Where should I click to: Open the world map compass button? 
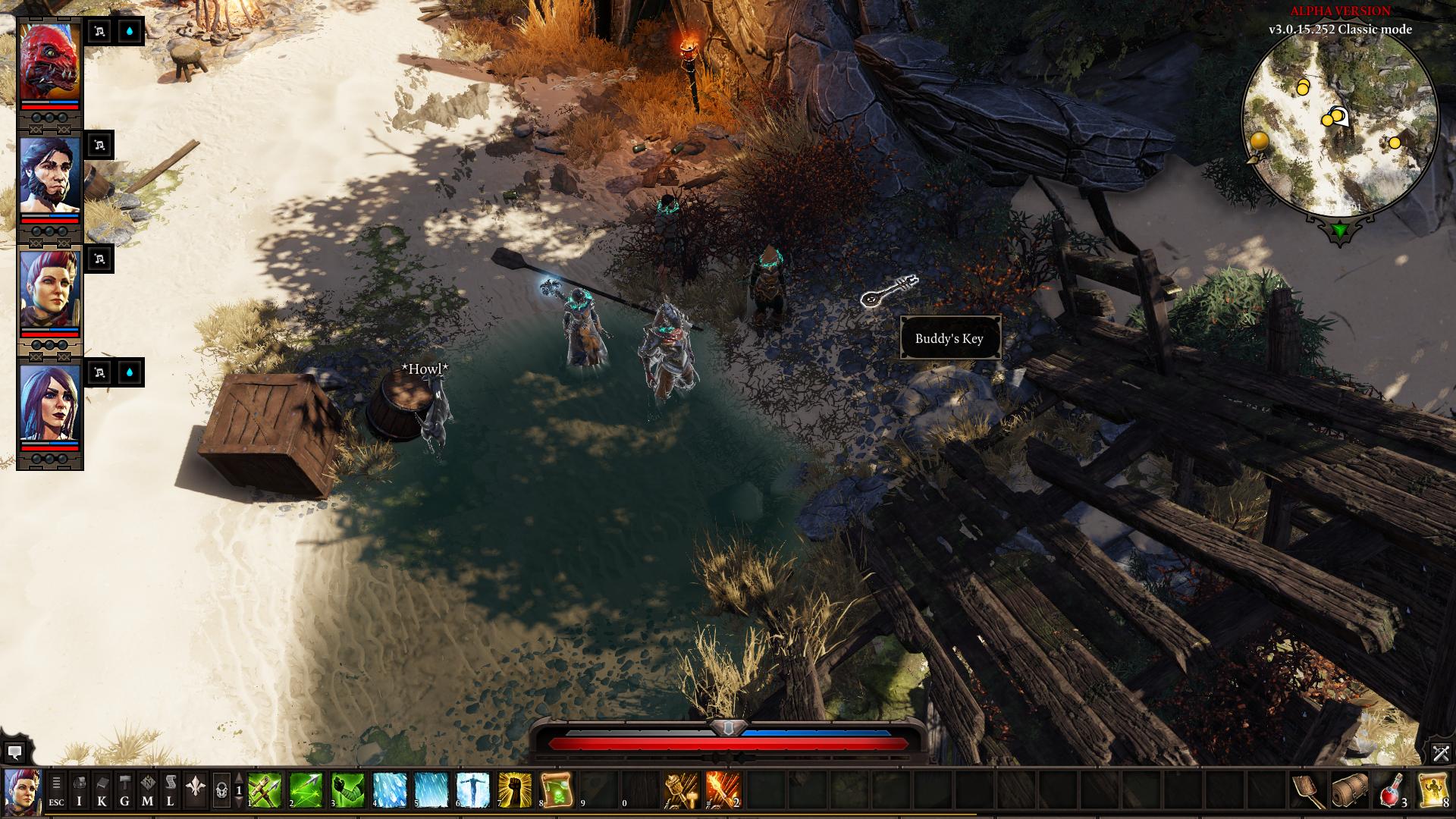pyautogui.click(x=147, y=792)
